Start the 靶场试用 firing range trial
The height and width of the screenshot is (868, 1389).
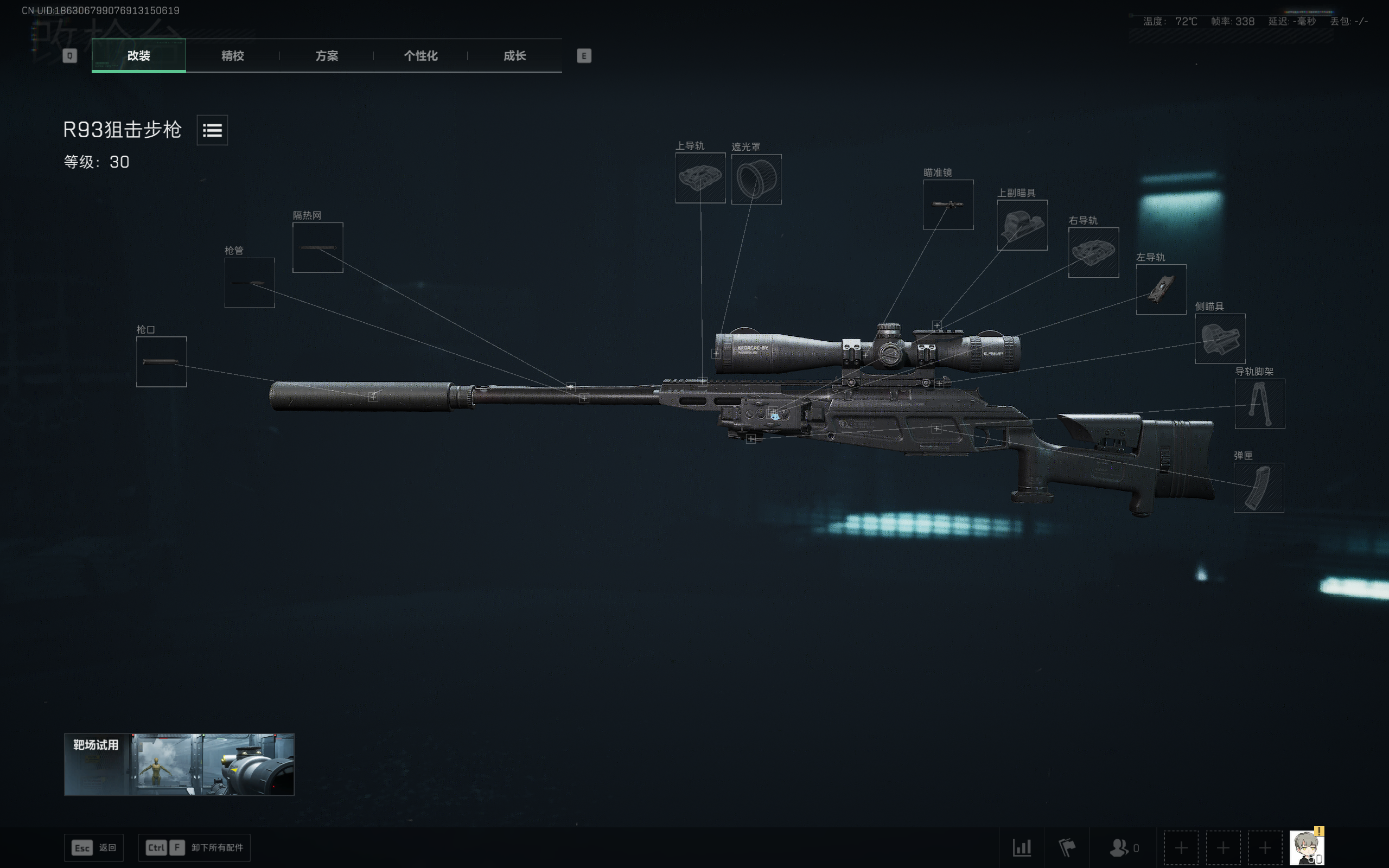(179, 764)
